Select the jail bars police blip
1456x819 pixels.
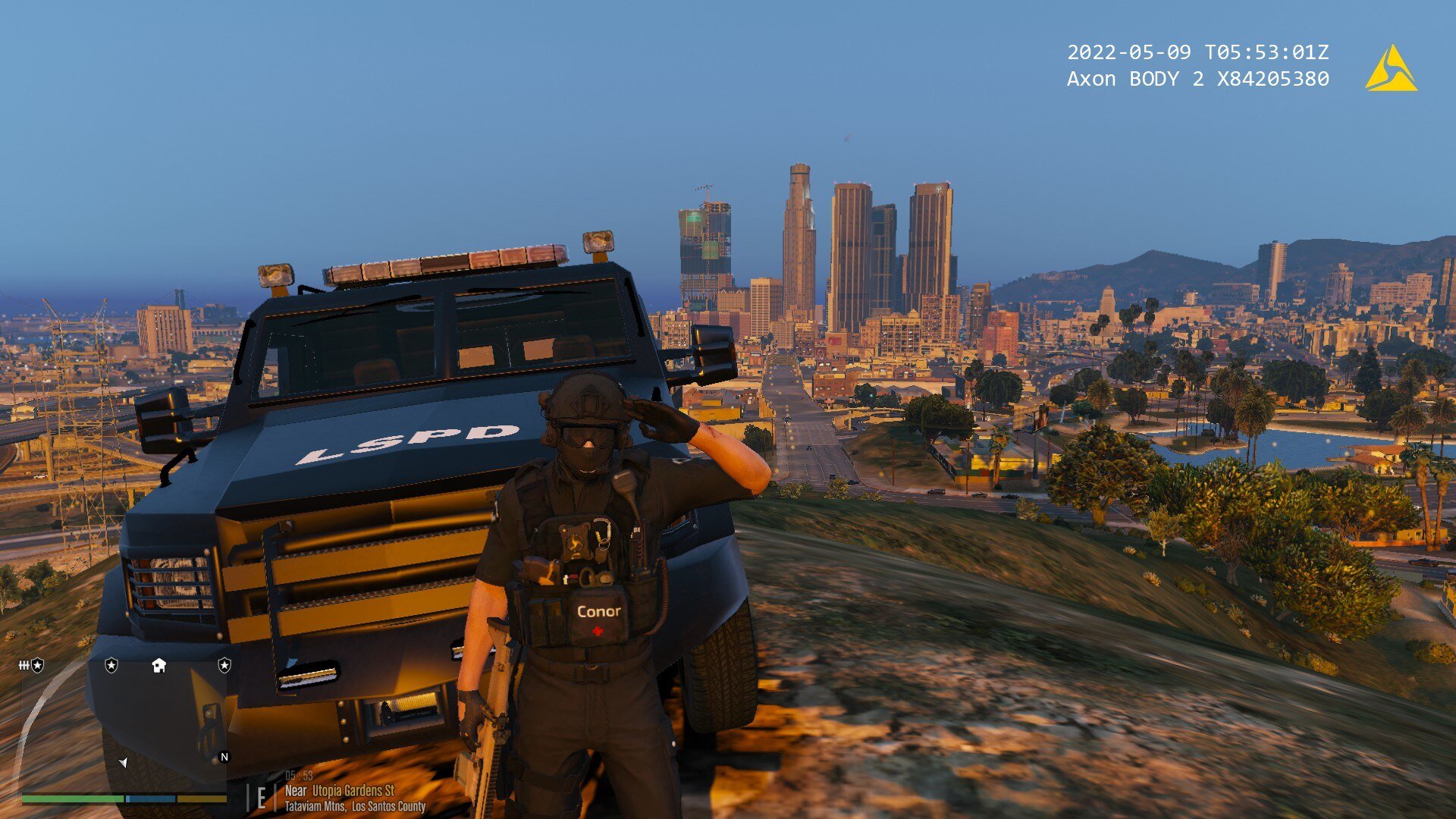[31, 666]
